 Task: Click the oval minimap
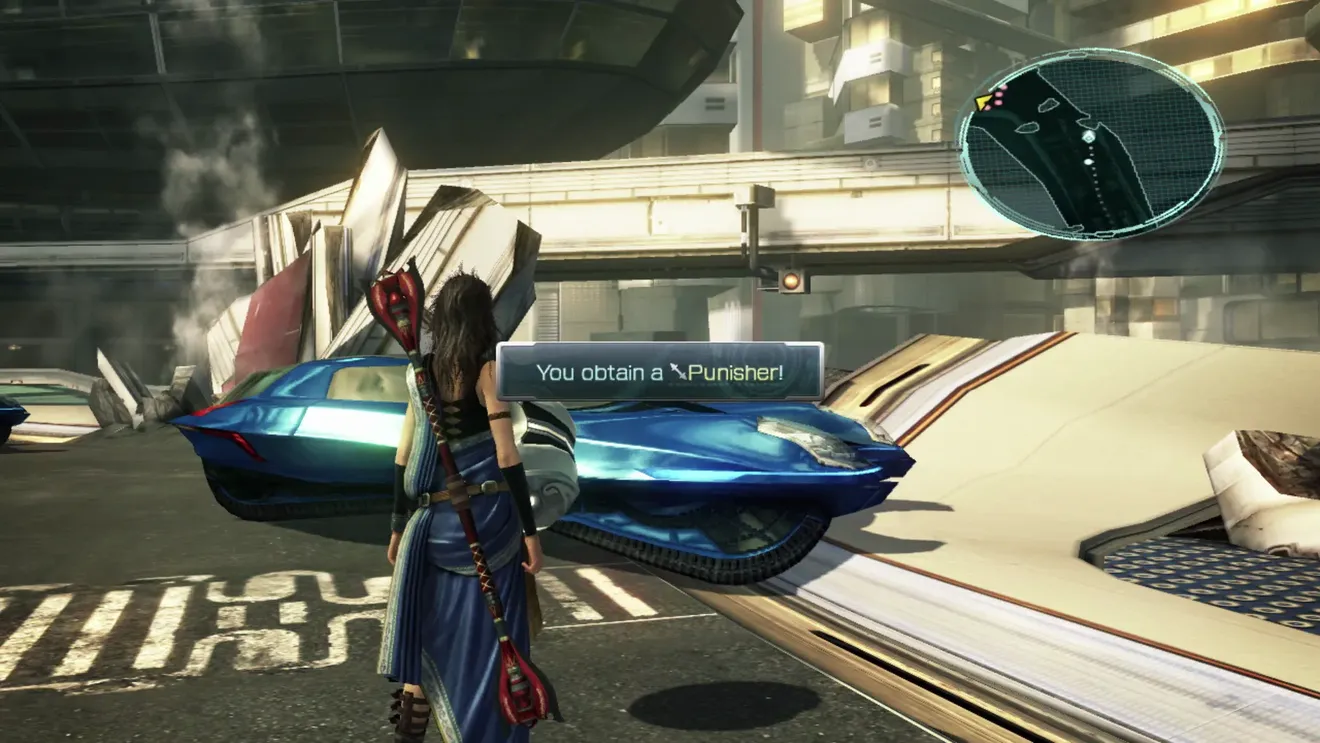tap(1090, 143)
